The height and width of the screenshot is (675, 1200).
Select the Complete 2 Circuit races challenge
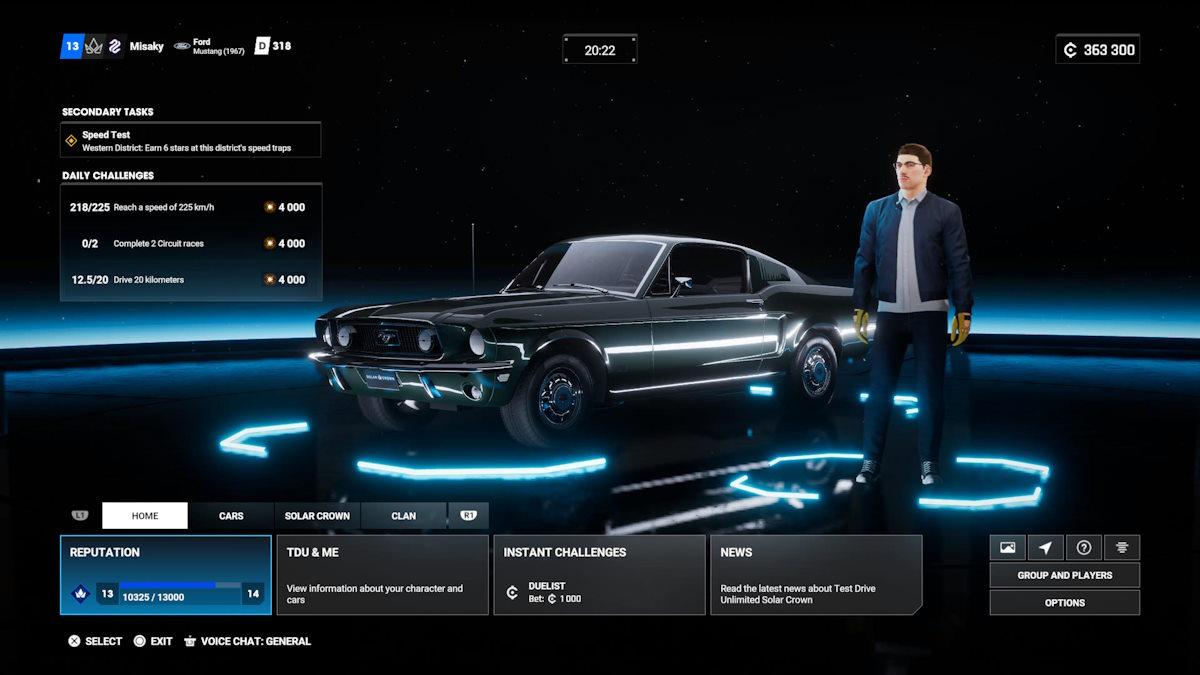pyautogui.click(x=191, y=243)
